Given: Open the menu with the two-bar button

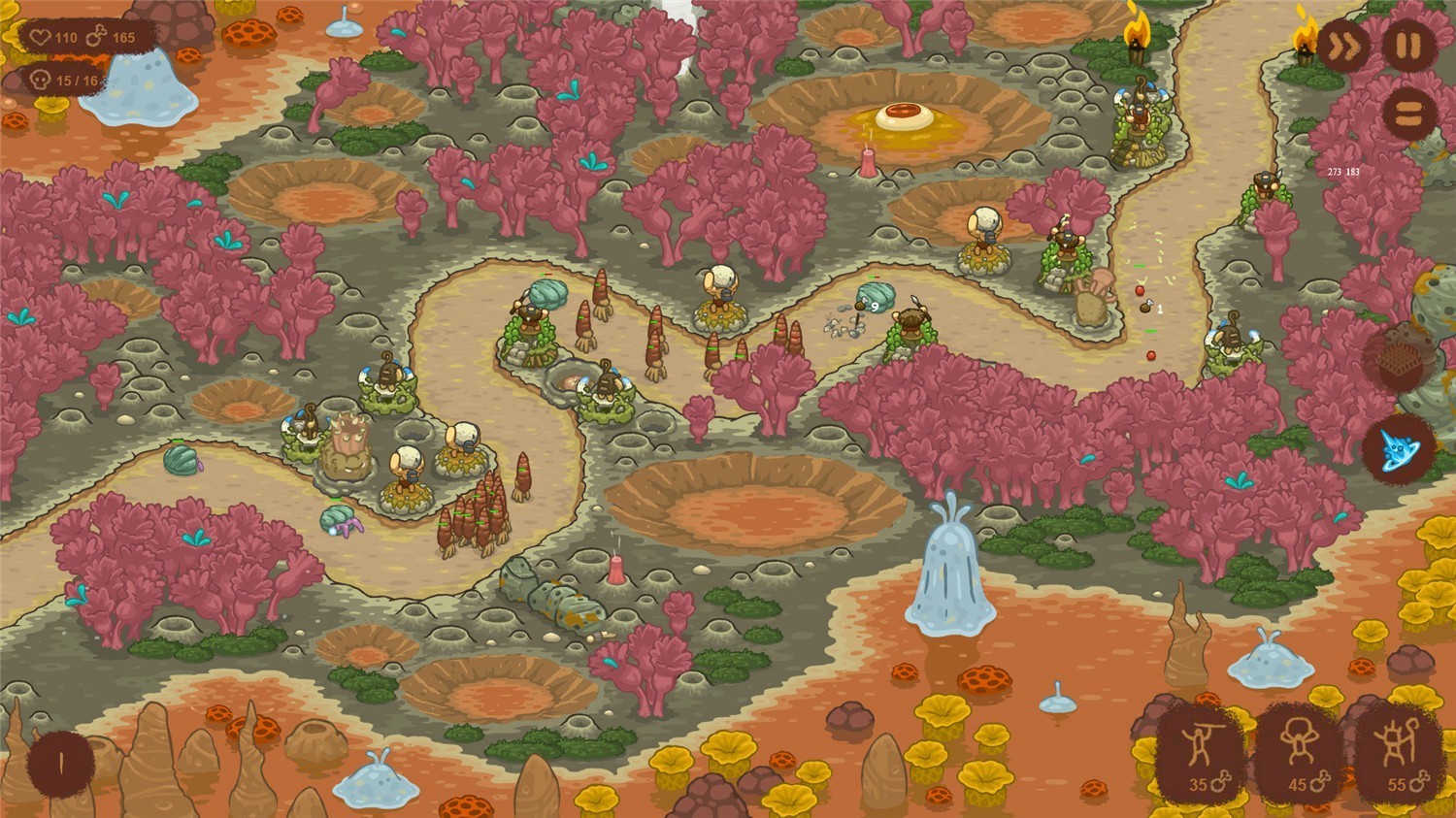Looking at the screenshot, I should [x=1408, y=113].
